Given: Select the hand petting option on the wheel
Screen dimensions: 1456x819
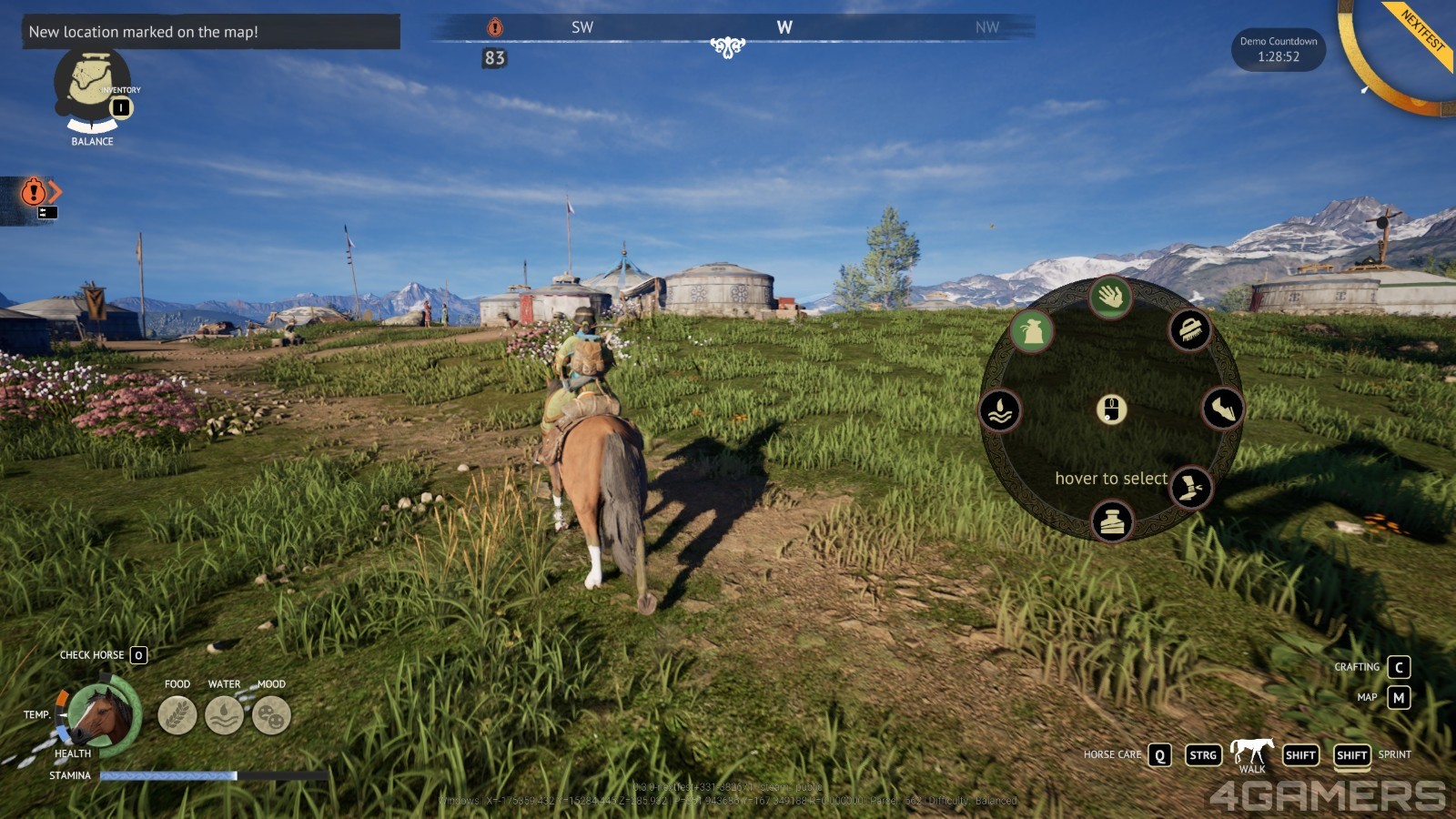Looking at the screenshot, I should coord(1110,297).
